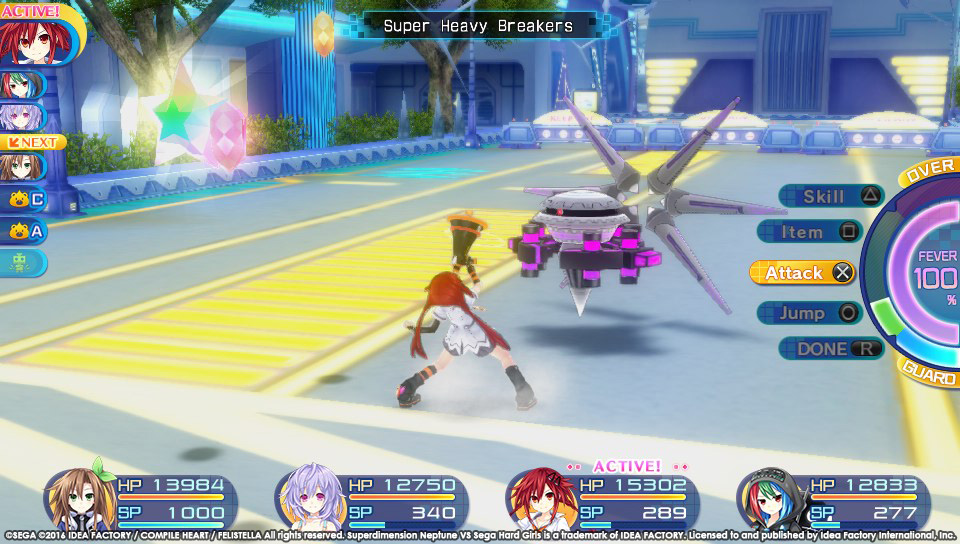960x544 pixels.
Task: Select enemy A in turn order
Action: pyautogui.click(x=24, y=232)
